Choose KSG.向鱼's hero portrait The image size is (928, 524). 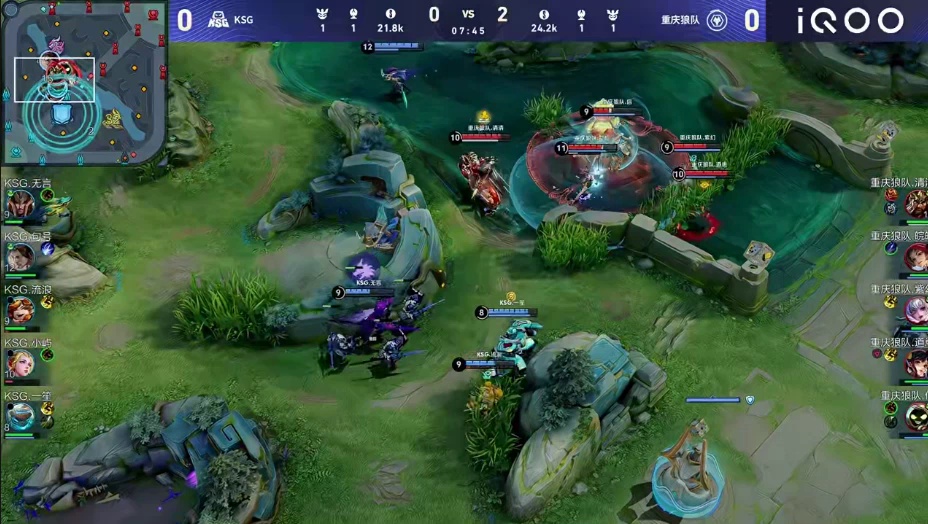point(18,258)
